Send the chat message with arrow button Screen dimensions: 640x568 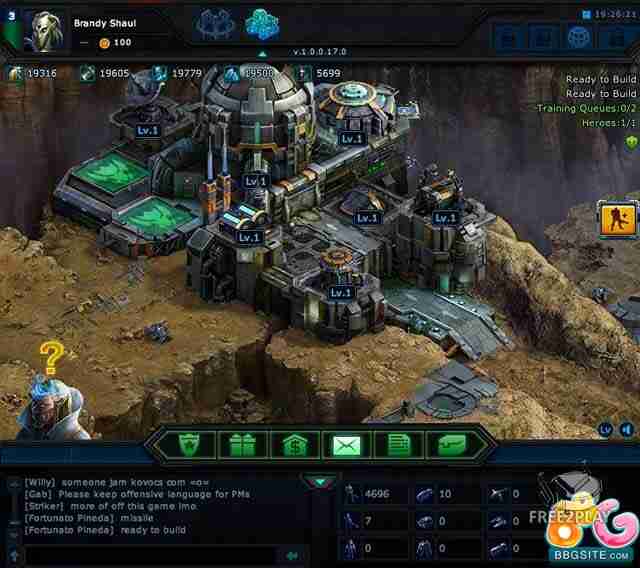tap(292, 555)
